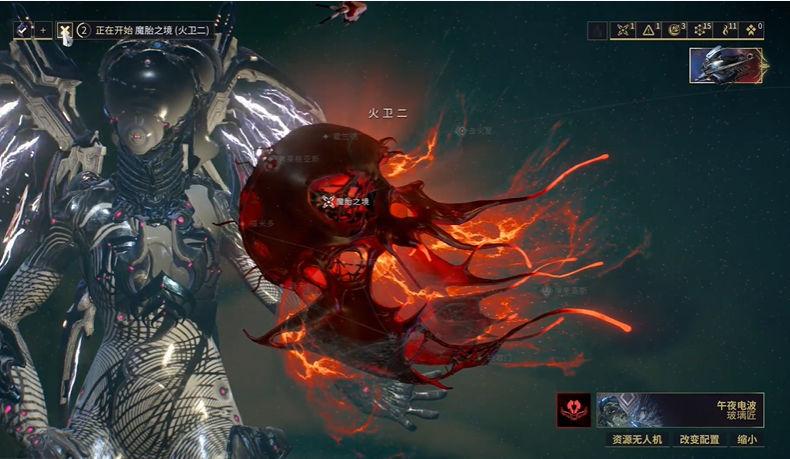The width and height of the screenshot is (790, 459).
Task: Open the 午夜电波 玻璃匠 Nightwave panel
Action: 680,410
